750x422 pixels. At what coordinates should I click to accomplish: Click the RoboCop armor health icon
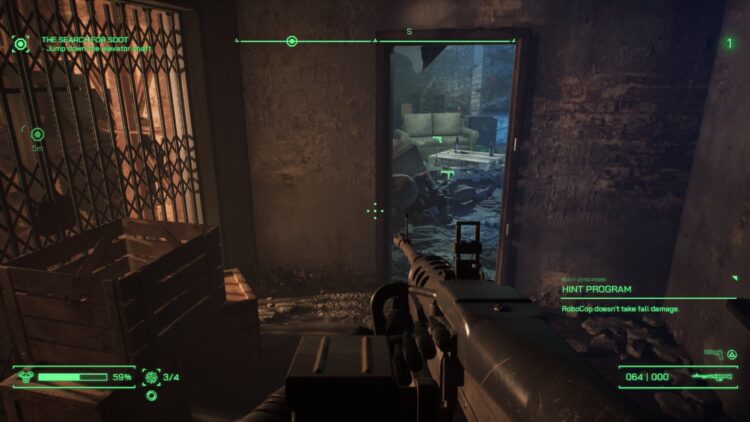click(25, 377)
